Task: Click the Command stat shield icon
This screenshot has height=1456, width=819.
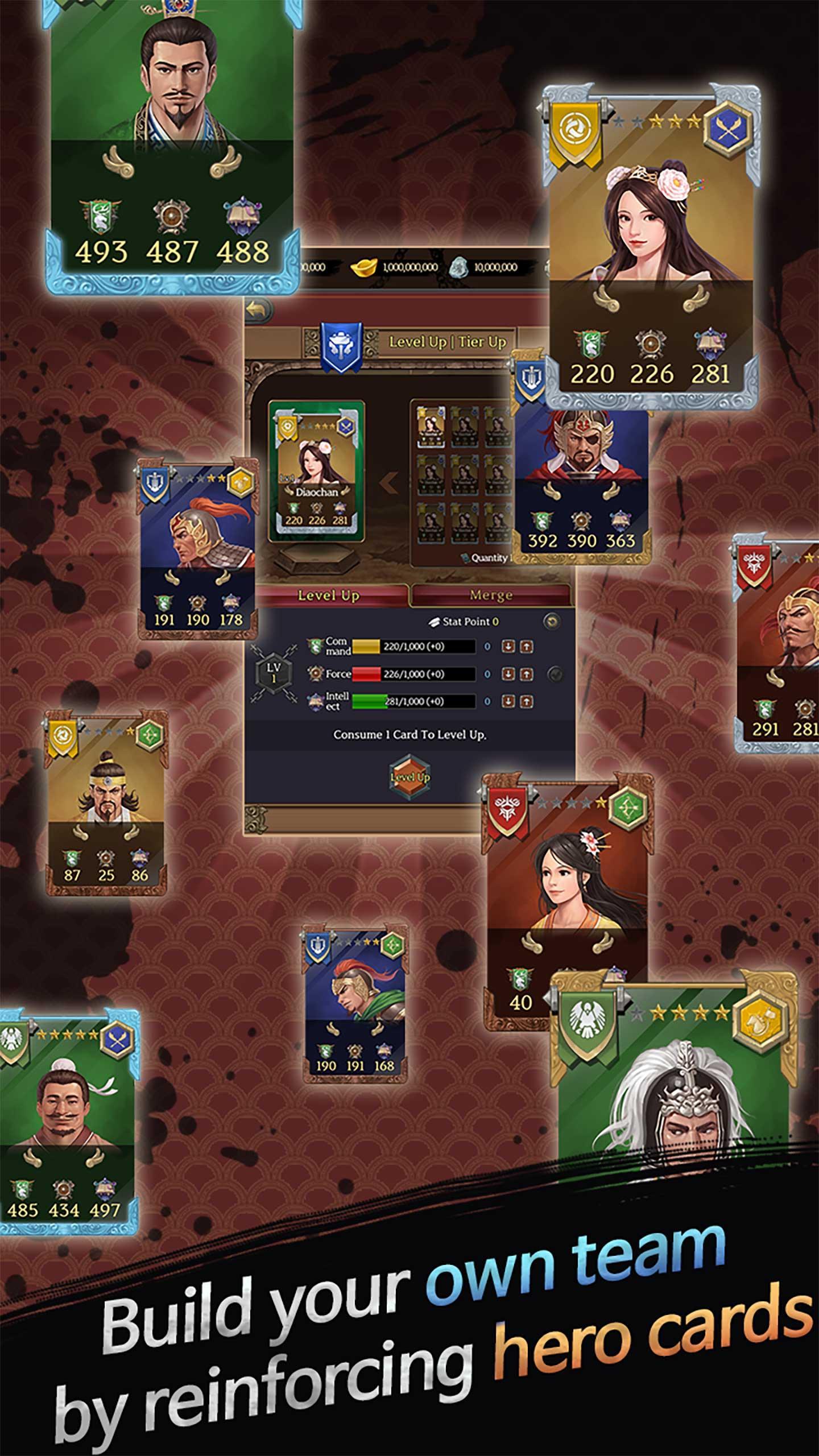Action: (316, 646)
